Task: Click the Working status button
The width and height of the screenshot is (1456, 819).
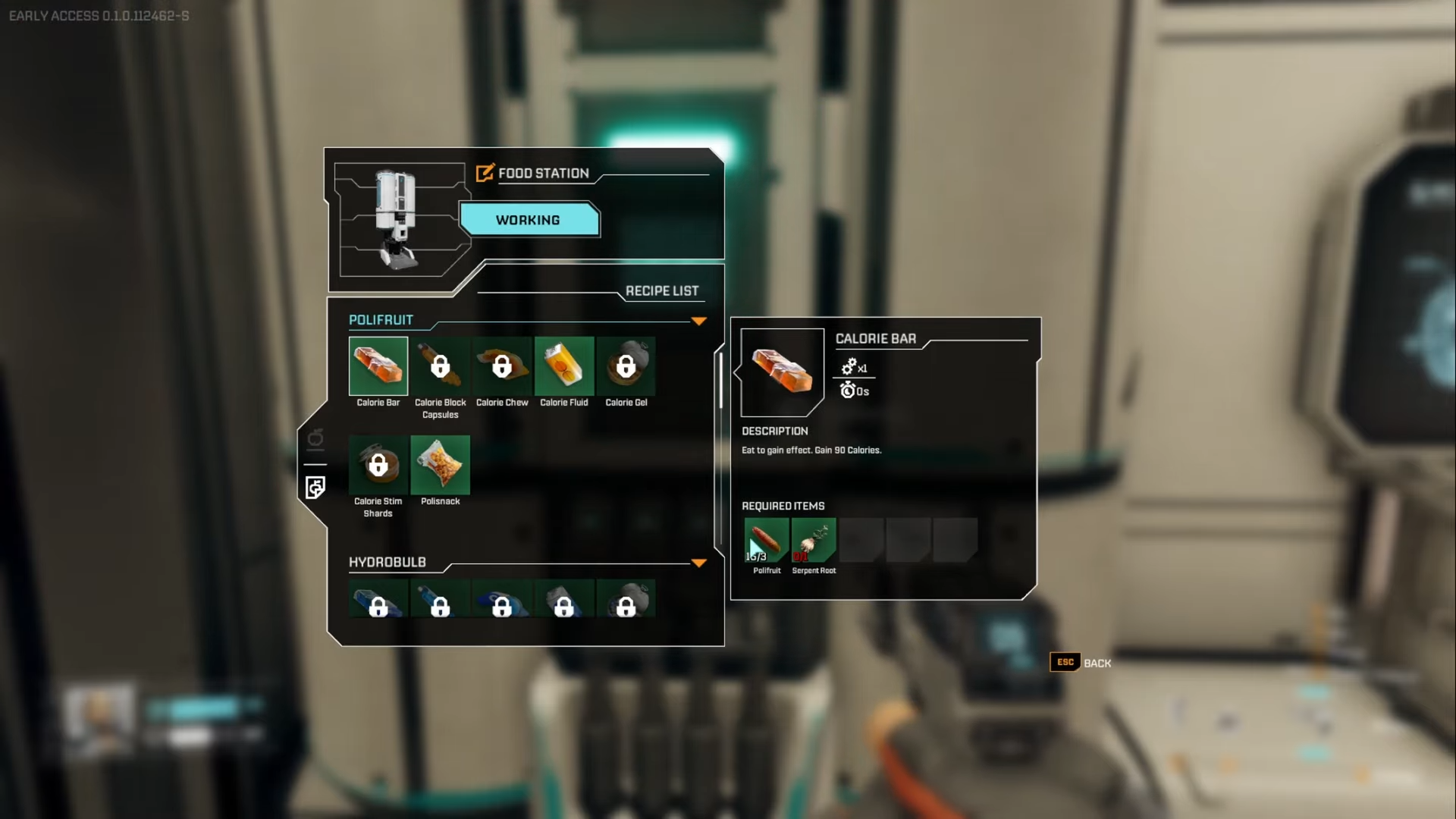Action: click(529, 220)
